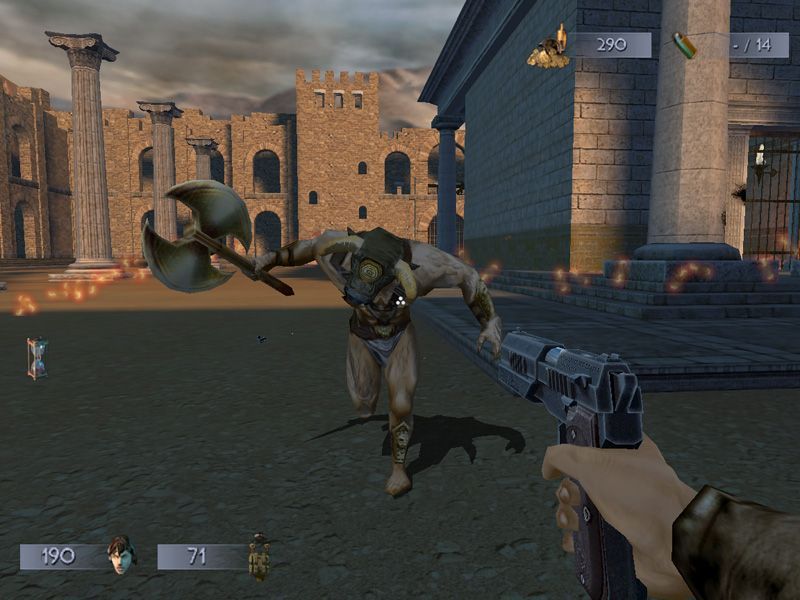Click the gold treasure pile icon
The height and width of the screenshot is (600, 800).
pyautogui.click(x=549, y=47)
